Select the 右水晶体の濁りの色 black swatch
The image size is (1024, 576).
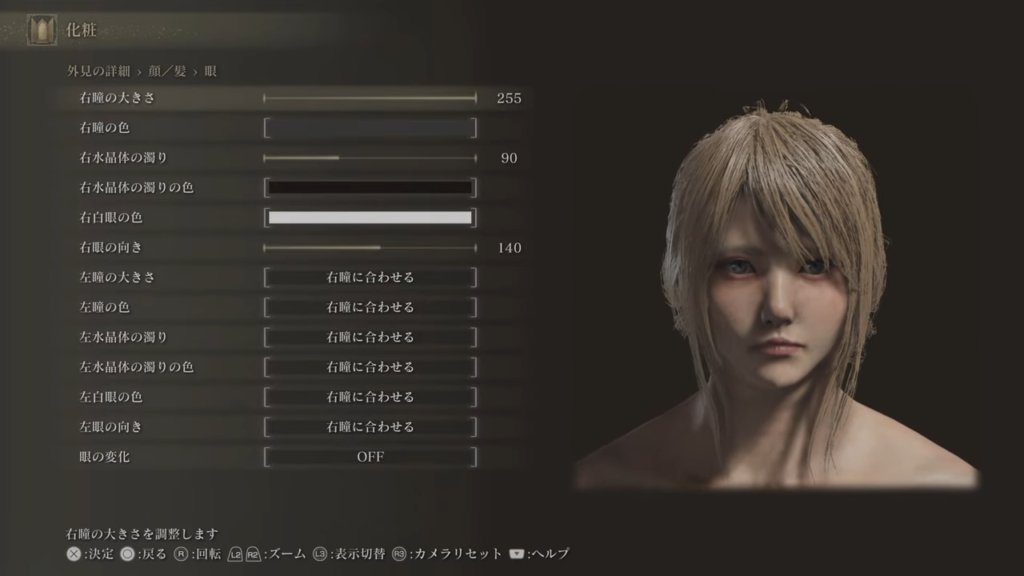coord(370,188)
